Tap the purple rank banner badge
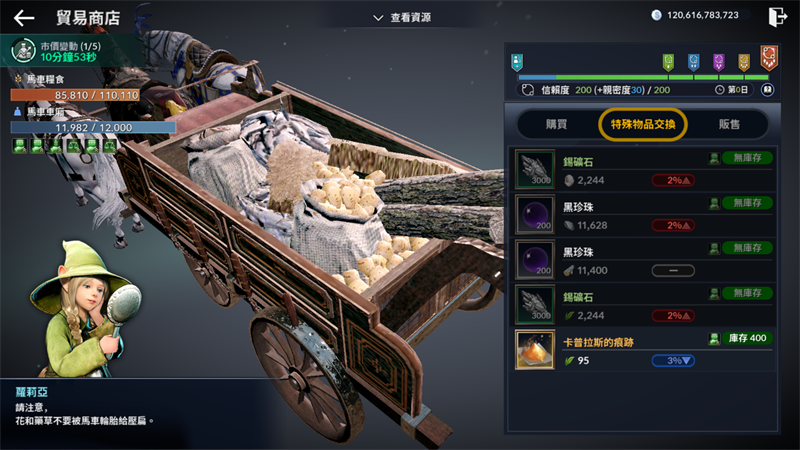The width and height of the screenshot is (800, 450). [718, 62]
